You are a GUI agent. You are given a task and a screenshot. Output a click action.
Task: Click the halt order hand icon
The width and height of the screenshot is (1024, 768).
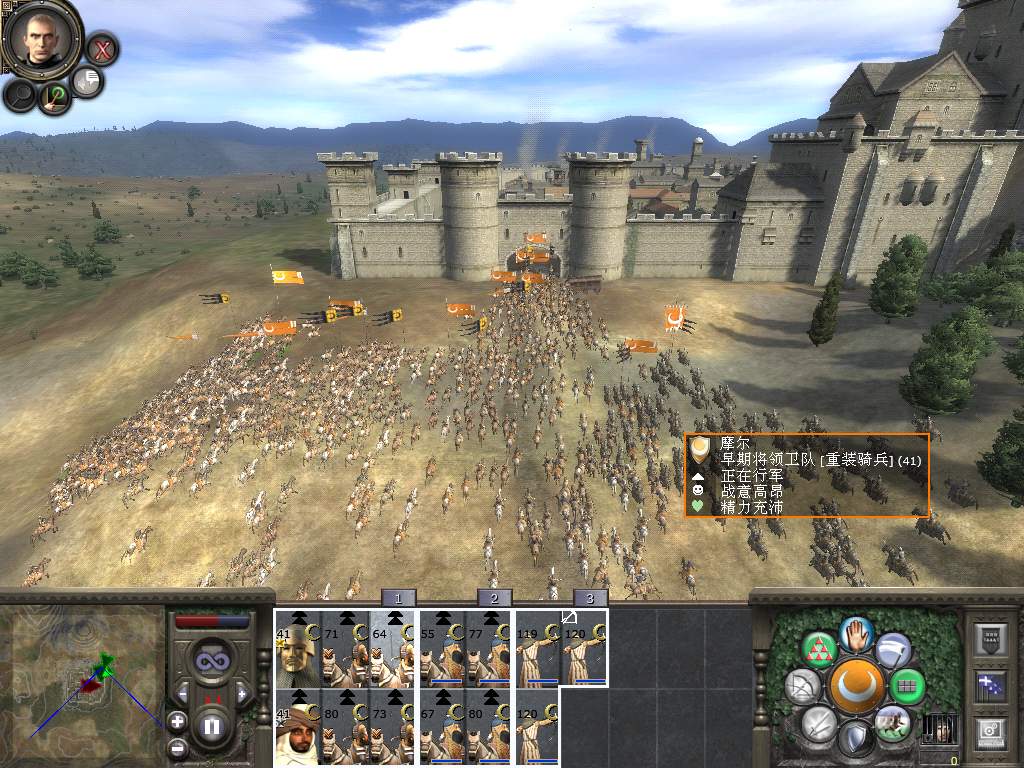click(856, 634)
